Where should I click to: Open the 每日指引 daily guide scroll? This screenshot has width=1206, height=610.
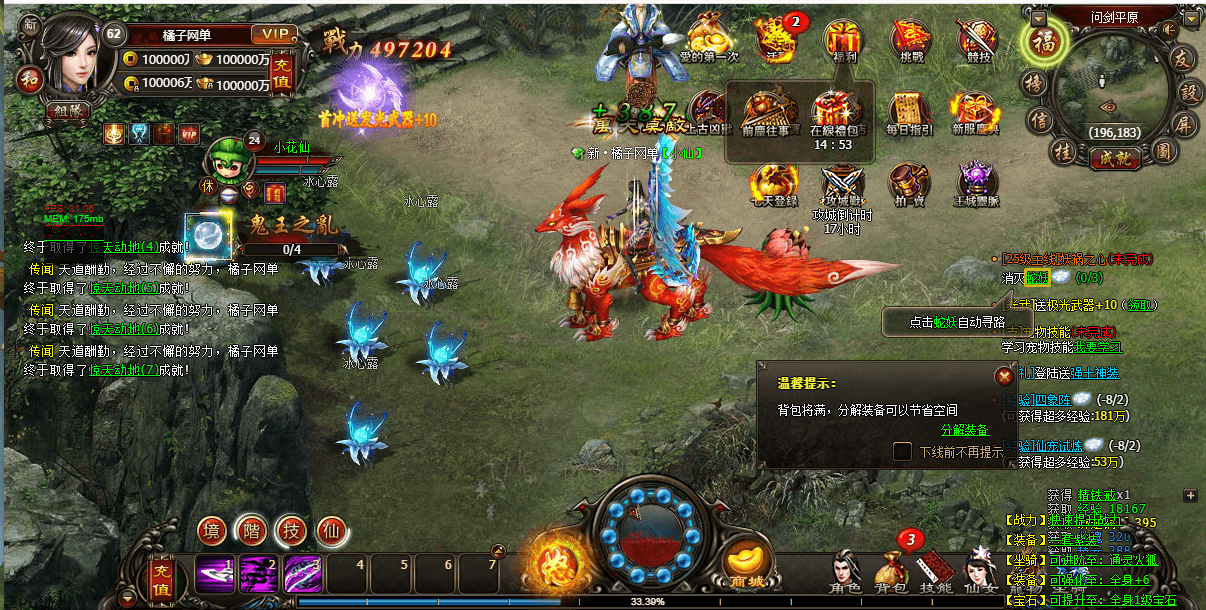coord(909,112)
